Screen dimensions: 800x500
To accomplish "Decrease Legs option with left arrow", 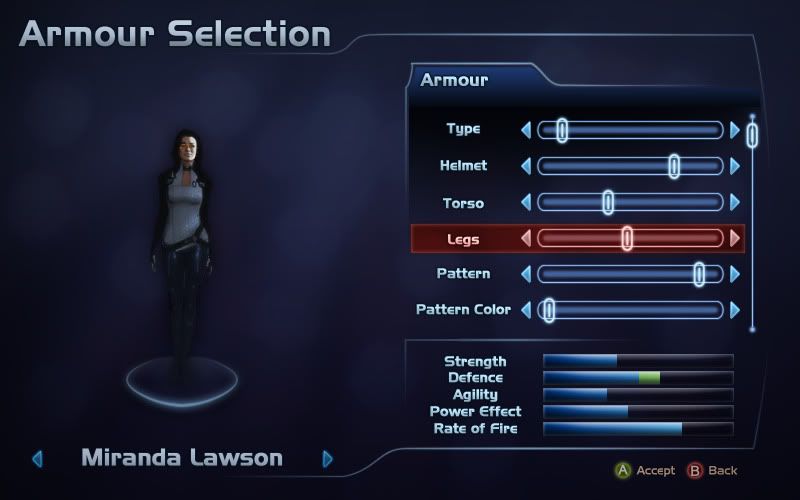I will [526, 238].
